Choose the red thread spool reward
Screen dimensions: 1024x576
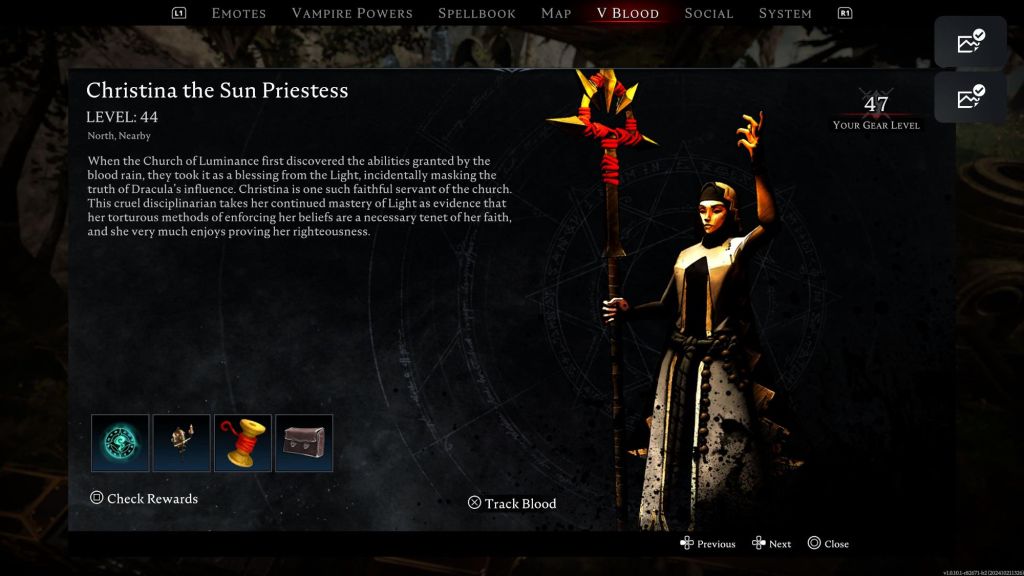[243, 443]
